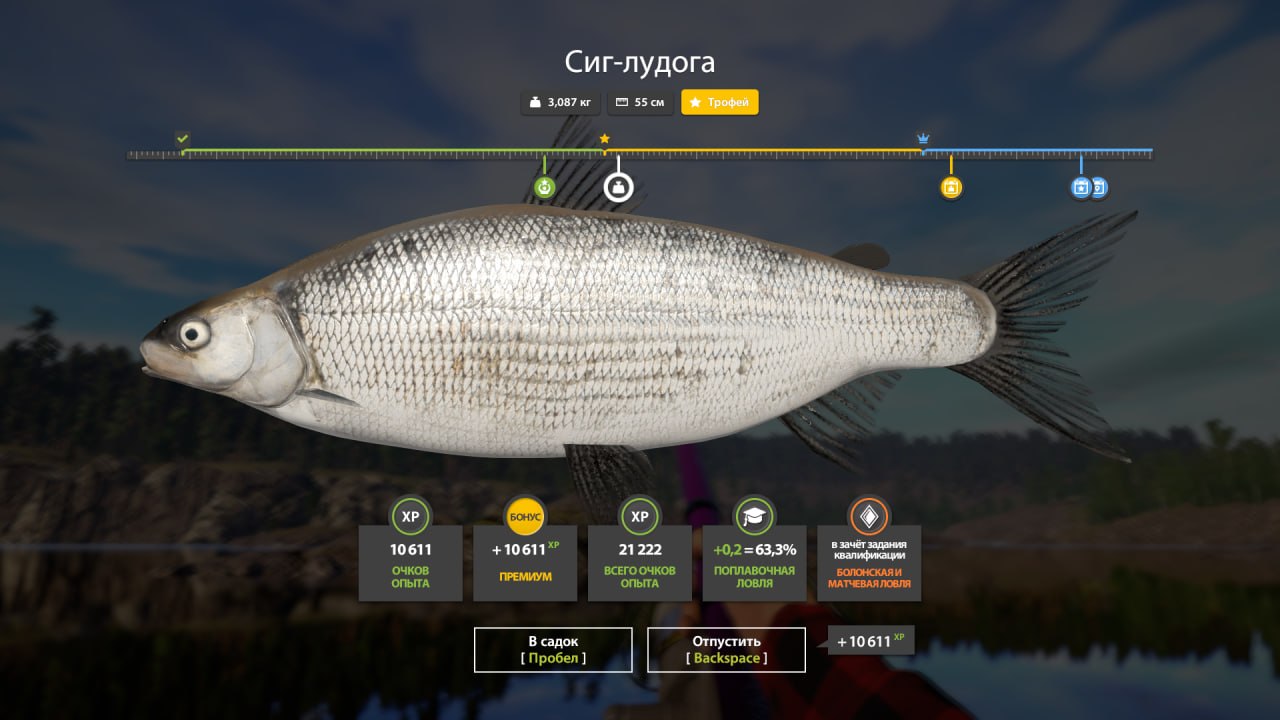This screenshot has height=720, width=1280.
Task: Click the 63,3% float fishing progress value
Action: (776, 549)
